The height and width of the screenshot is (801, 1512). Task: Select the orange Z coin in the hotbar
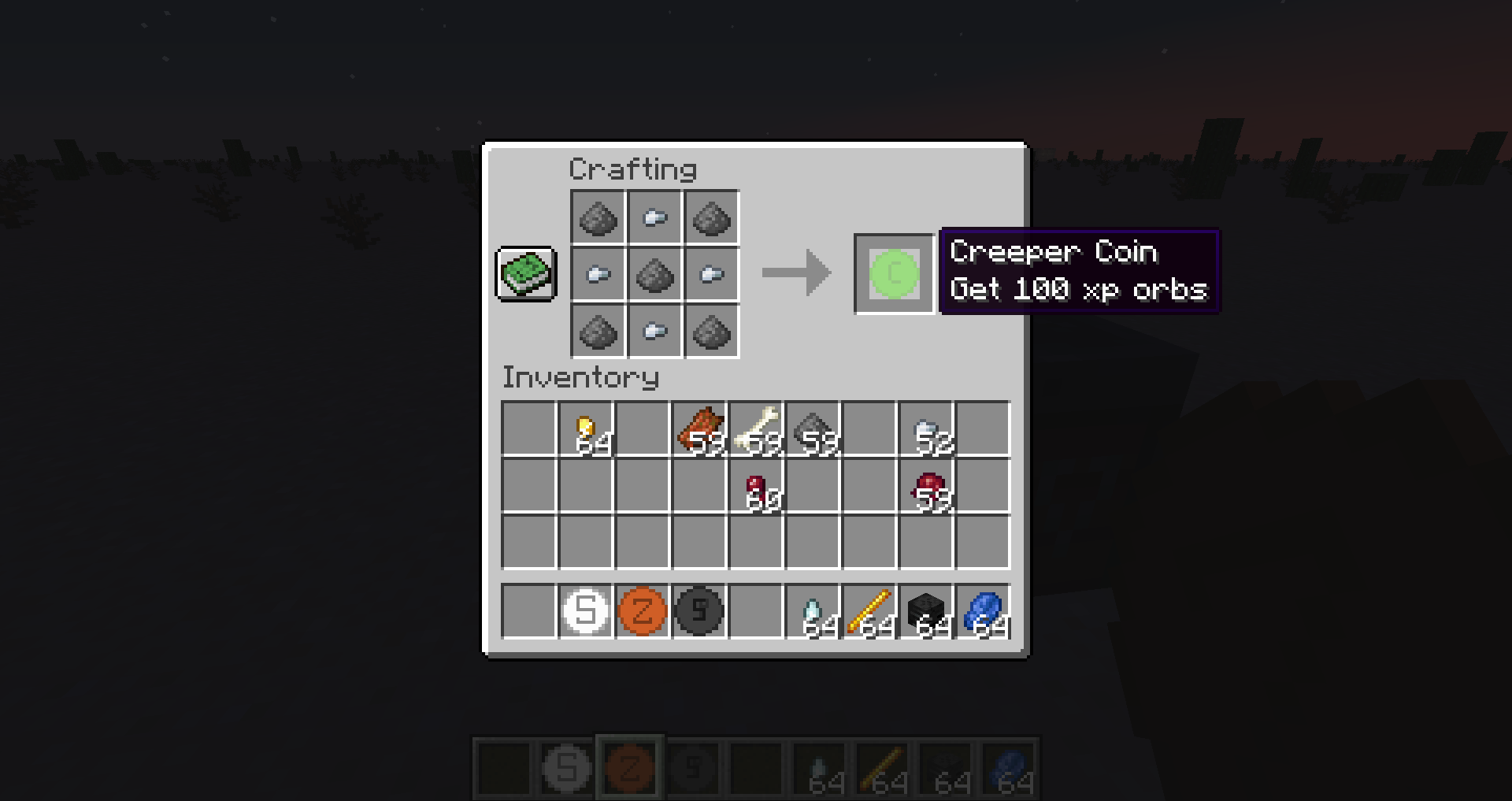point(642,610)
